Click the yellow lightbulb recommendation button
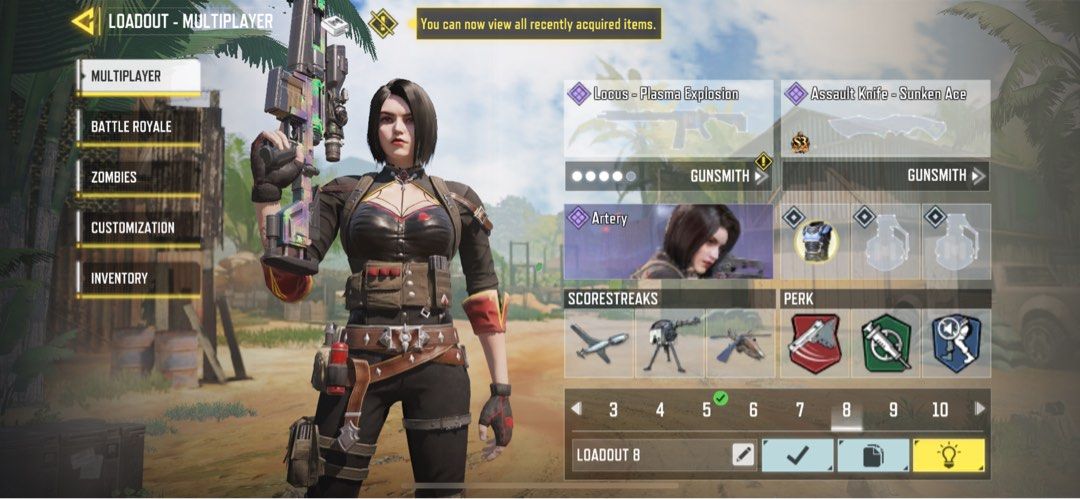 click(x=948, y=455)
